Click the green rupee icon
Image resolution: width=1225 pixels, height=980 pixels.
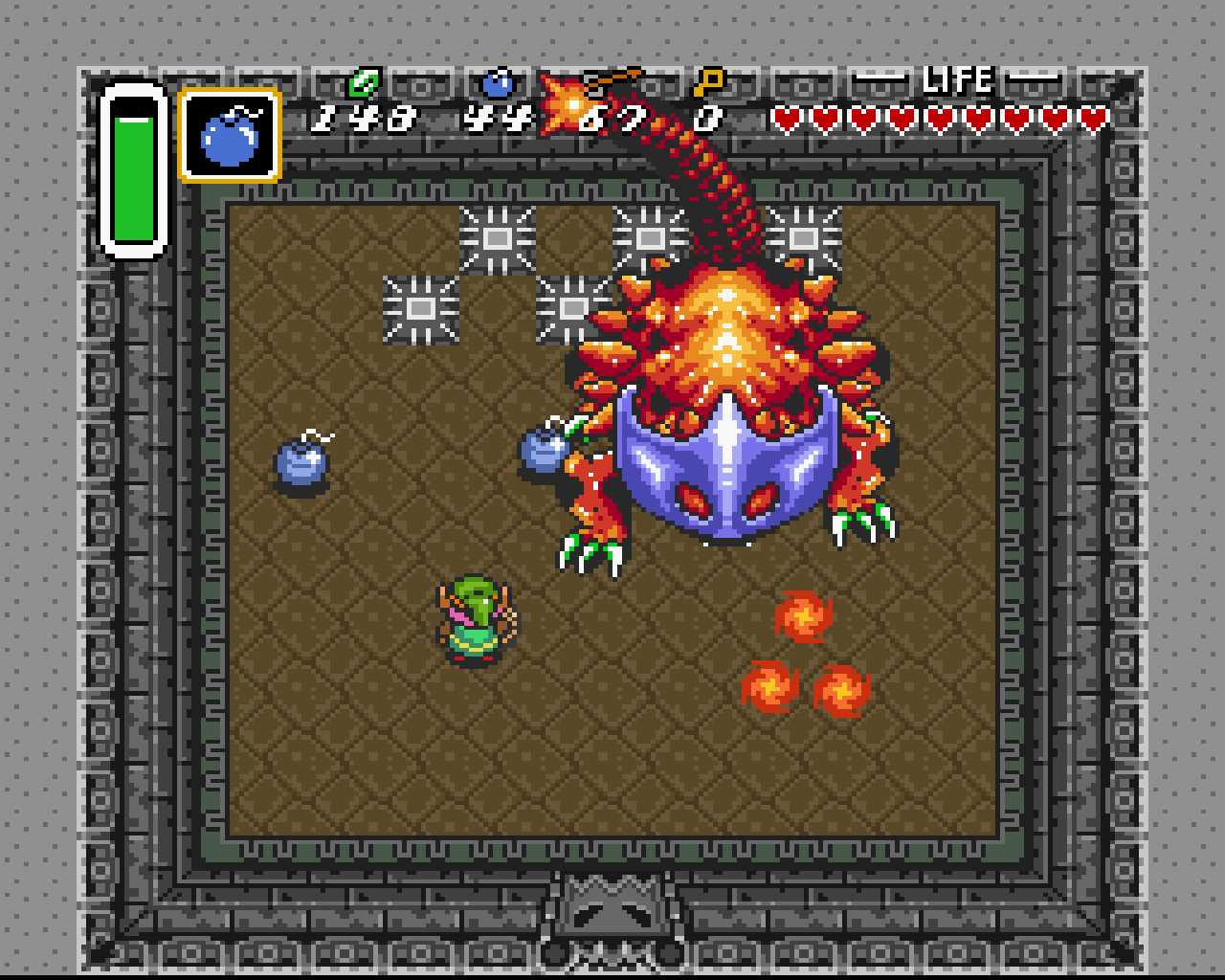pos(364,83)
